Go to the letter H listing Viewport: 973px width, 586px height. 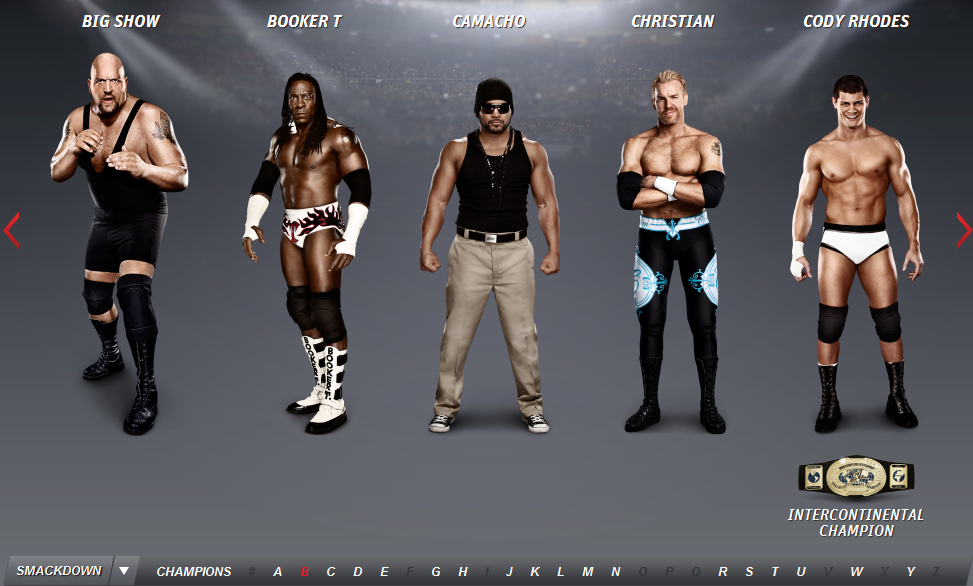click(463, 572)
